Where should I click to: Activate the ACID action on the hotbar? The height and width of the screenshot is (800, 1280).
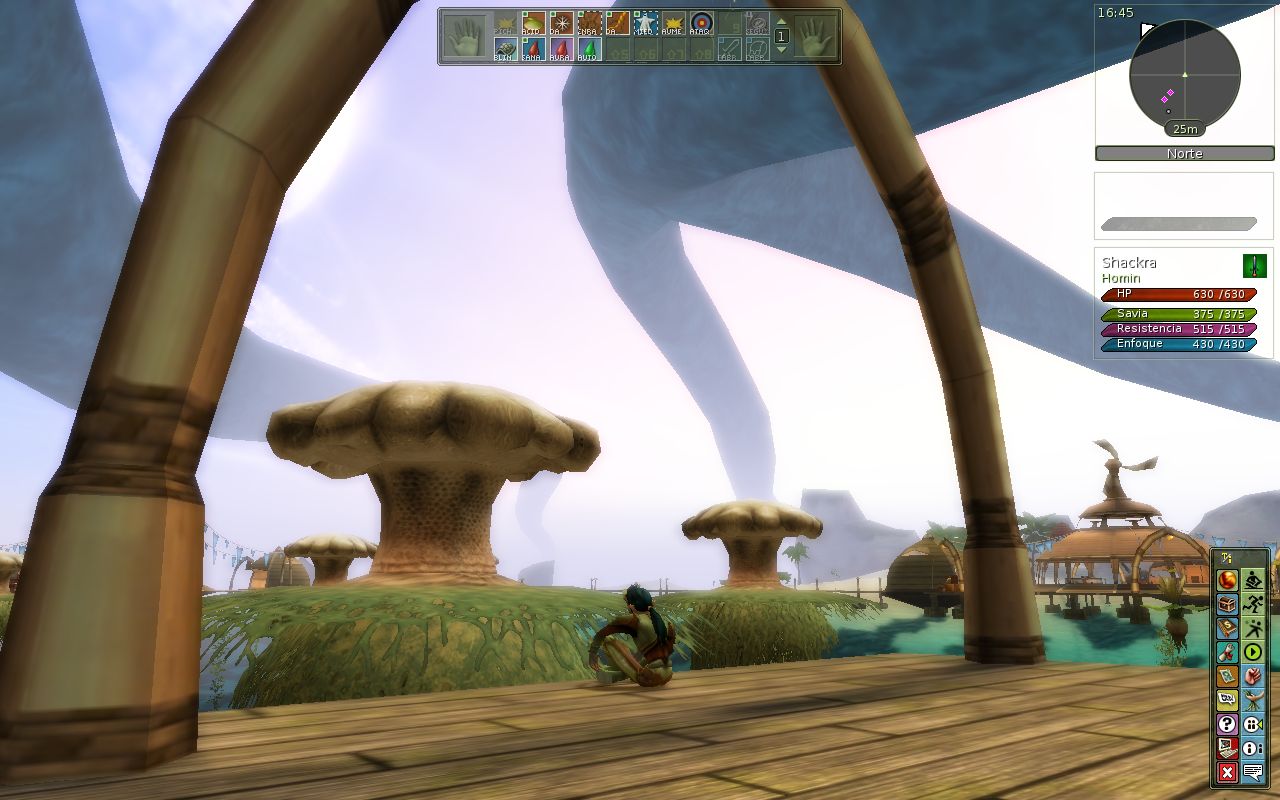click(533, 23)
